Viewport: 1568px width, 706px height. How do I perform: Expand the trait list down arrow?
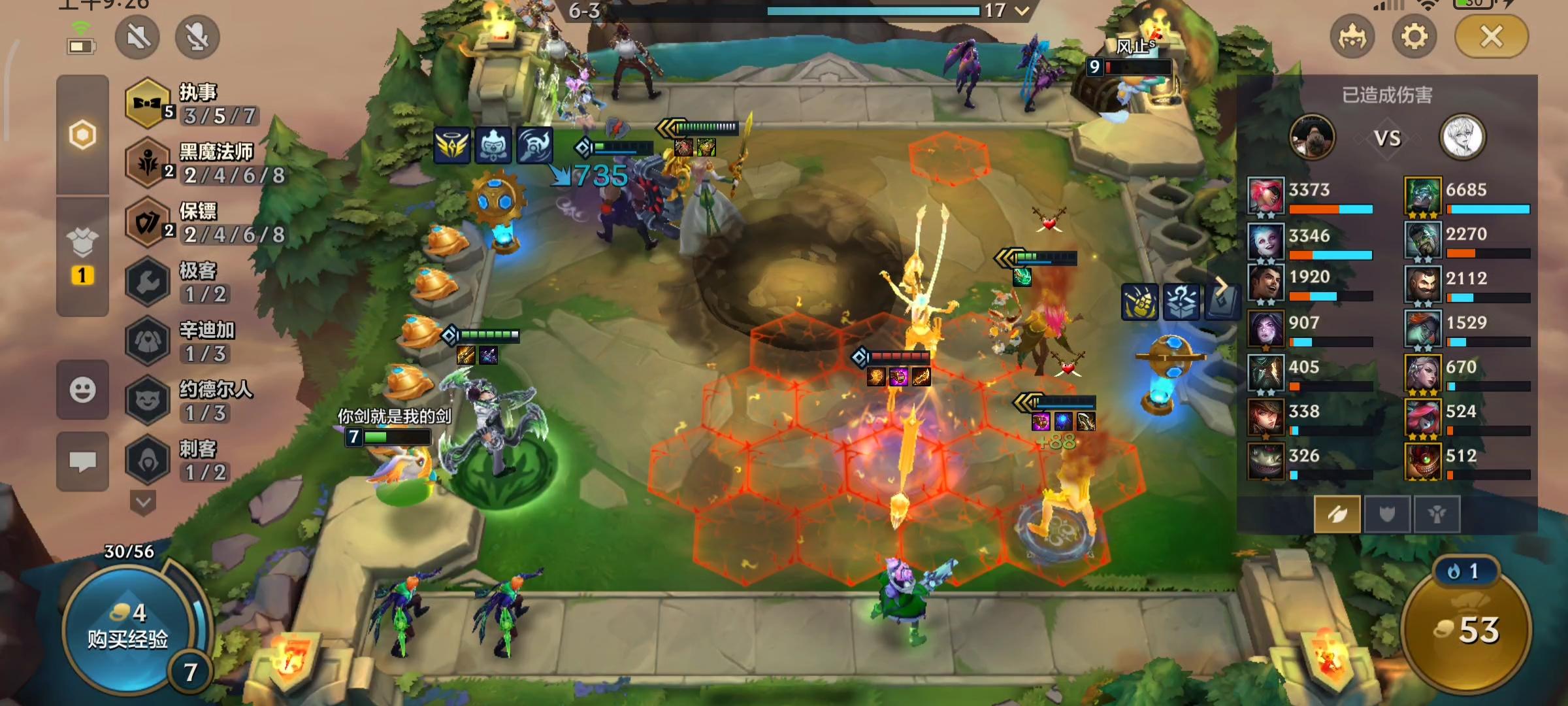(143, 503)
